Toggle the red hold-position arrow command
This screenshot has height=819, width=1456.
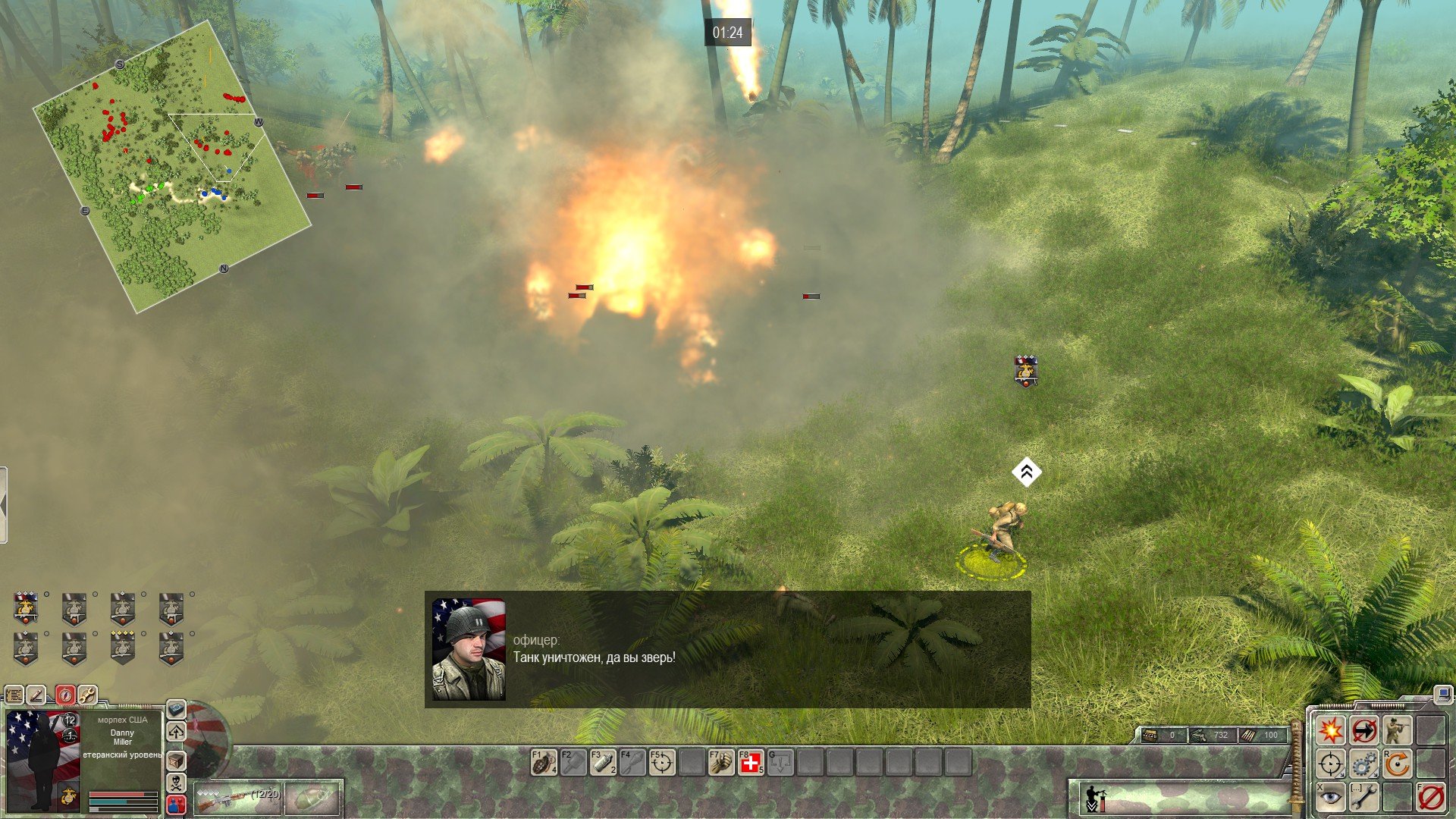tap(1363, 730)
